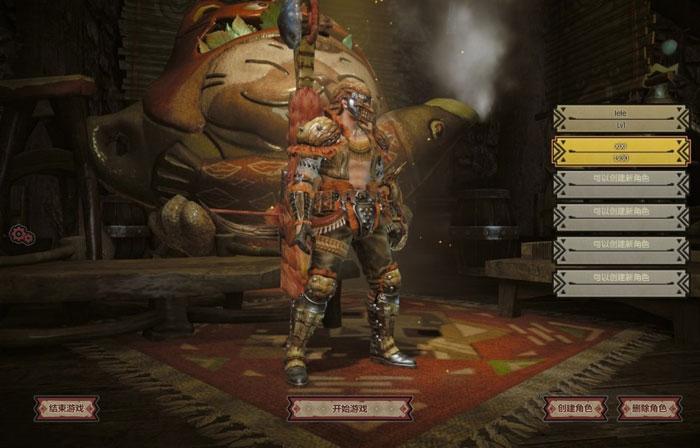The height and width of the screenshot is (448, 700).
Task: Open 创建角色 to create a character
Action: pyautogui.click(x=576, y=408)
